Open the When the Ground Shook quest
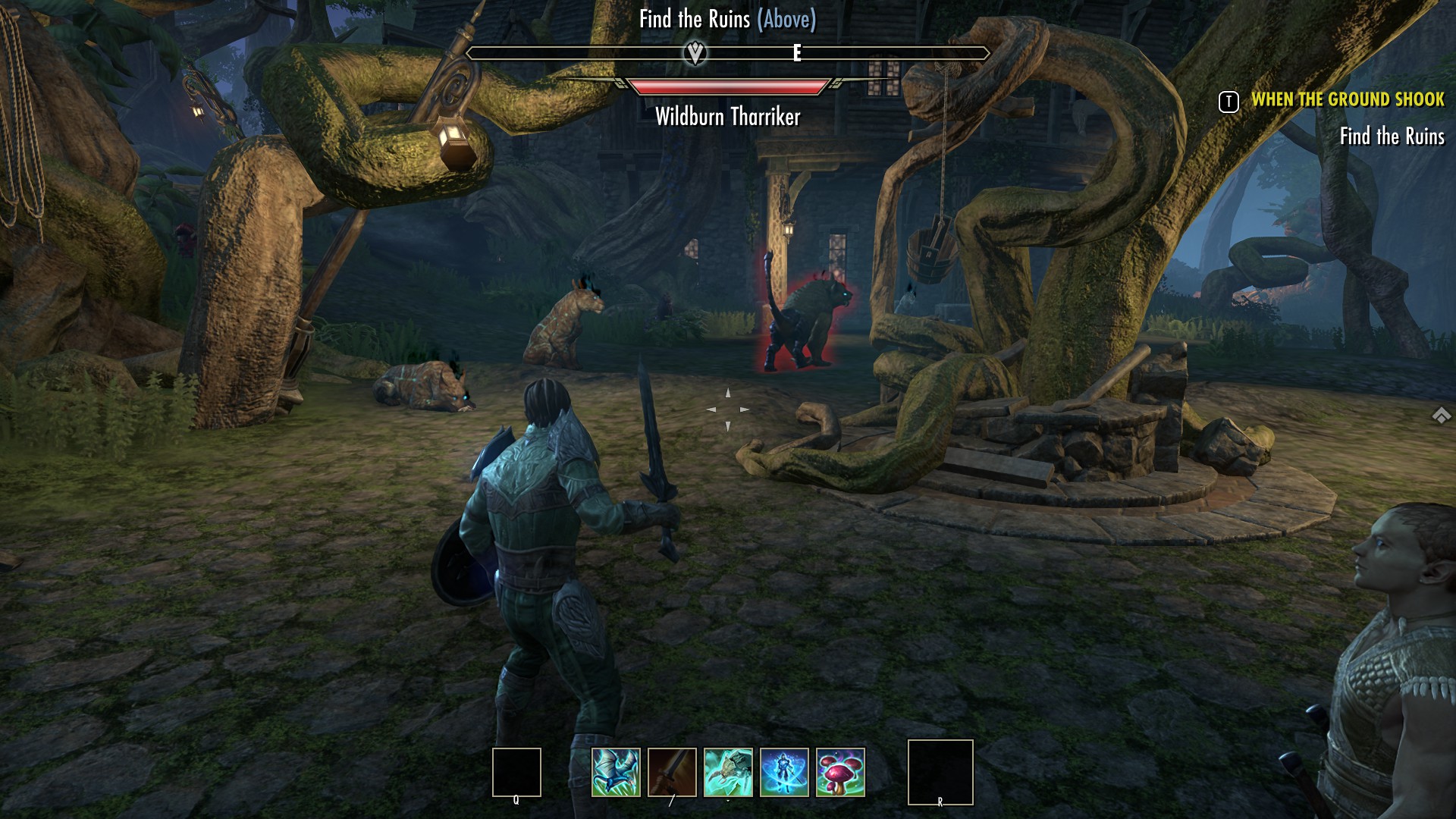Image resolution: width=1456 pixels, height=819 pixels. (x=1348, y=99)
